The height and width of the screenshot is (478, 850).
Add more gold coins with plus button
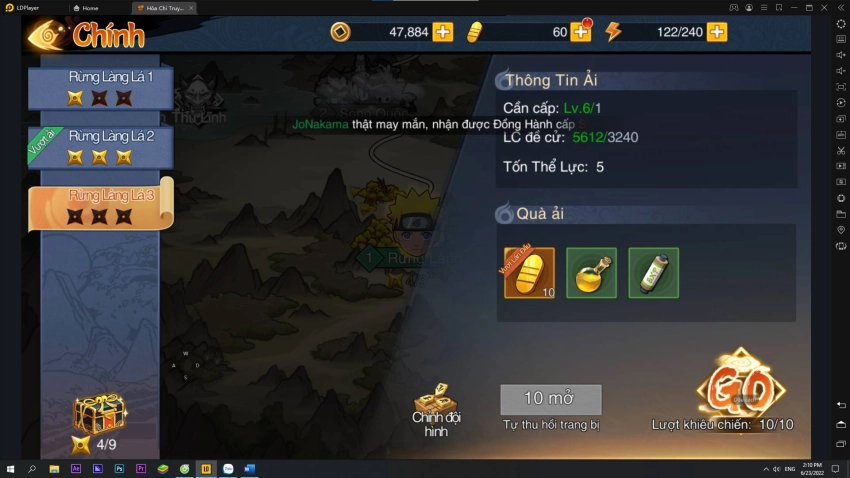[443, 32]
